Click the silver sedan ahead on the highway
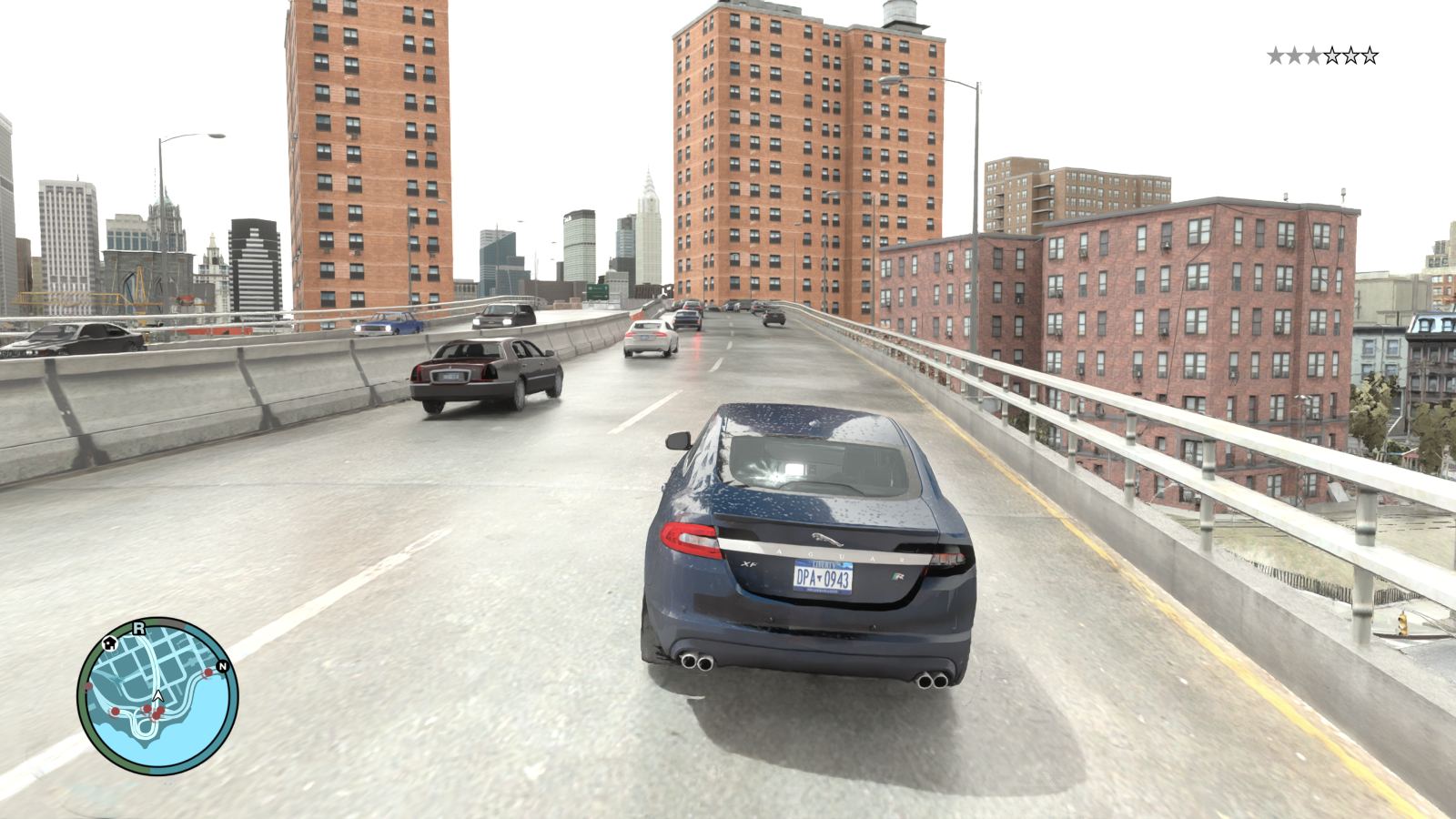The height and width of the screenshot is (819, 1456). [650, 339]
